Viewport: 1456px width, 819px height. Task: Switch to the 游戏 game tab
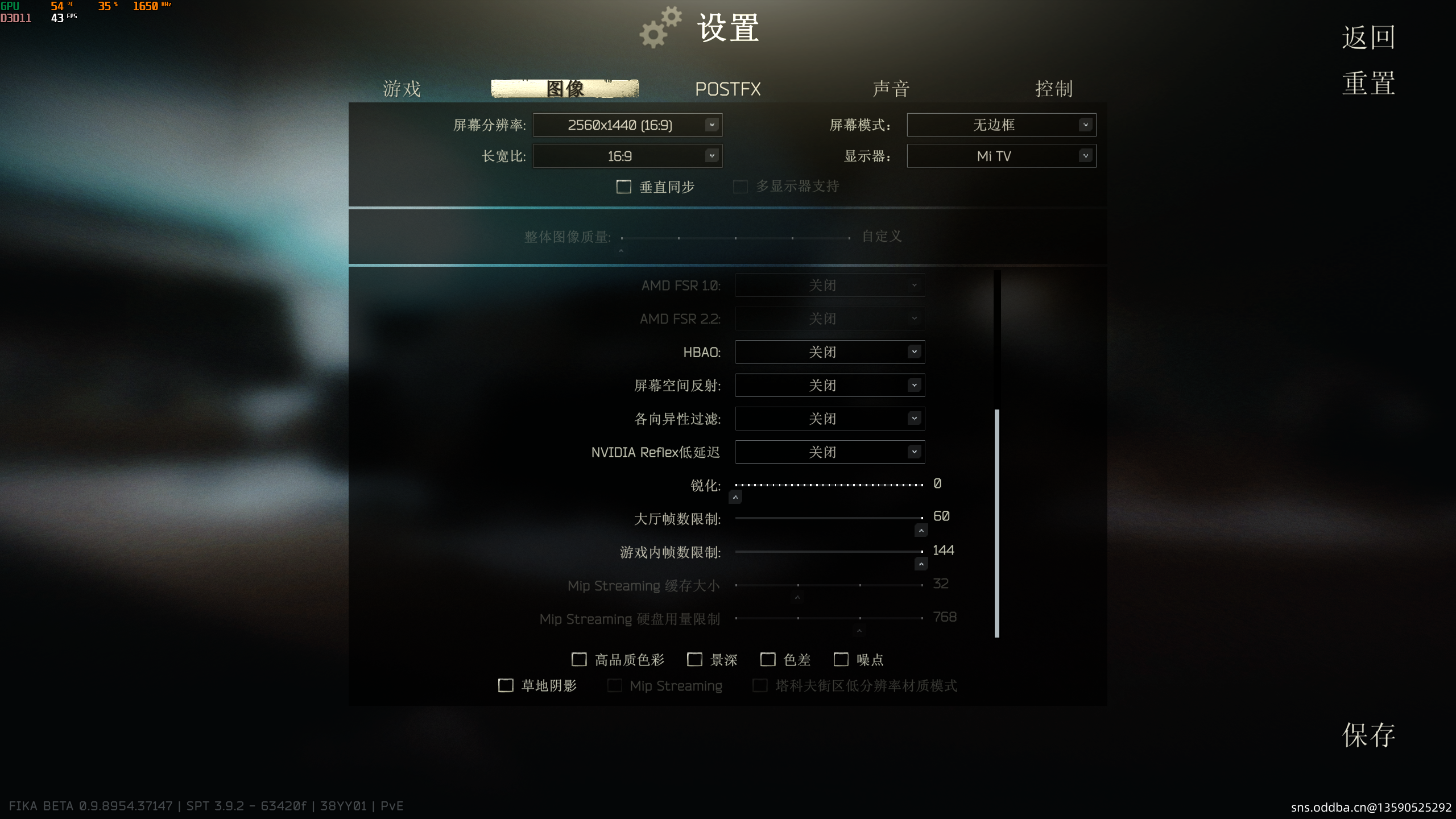coord(402,89)
